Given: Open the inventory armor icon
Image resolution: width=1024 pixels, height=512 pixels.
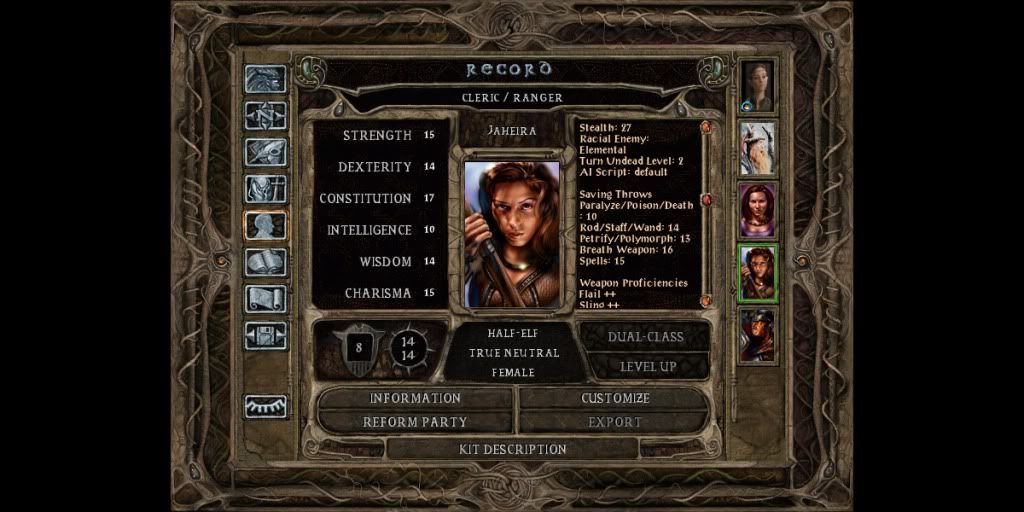Looking at the screenshot, I should (x=266, y=189).
